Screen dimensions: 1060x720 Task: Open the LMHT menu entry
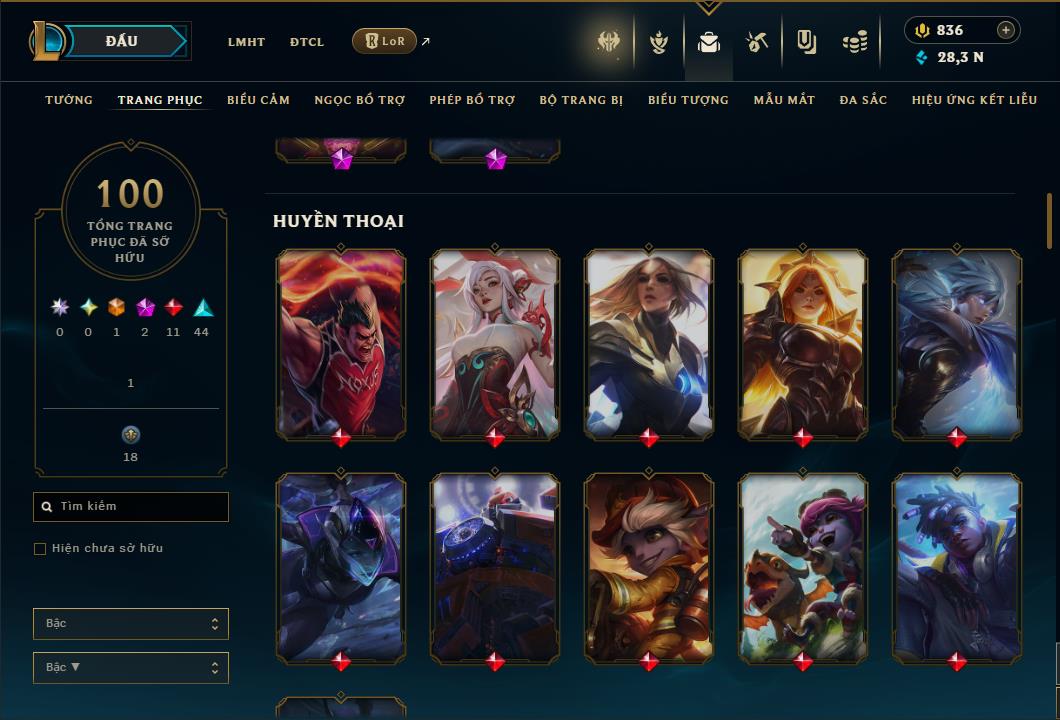tap(246, 42)
